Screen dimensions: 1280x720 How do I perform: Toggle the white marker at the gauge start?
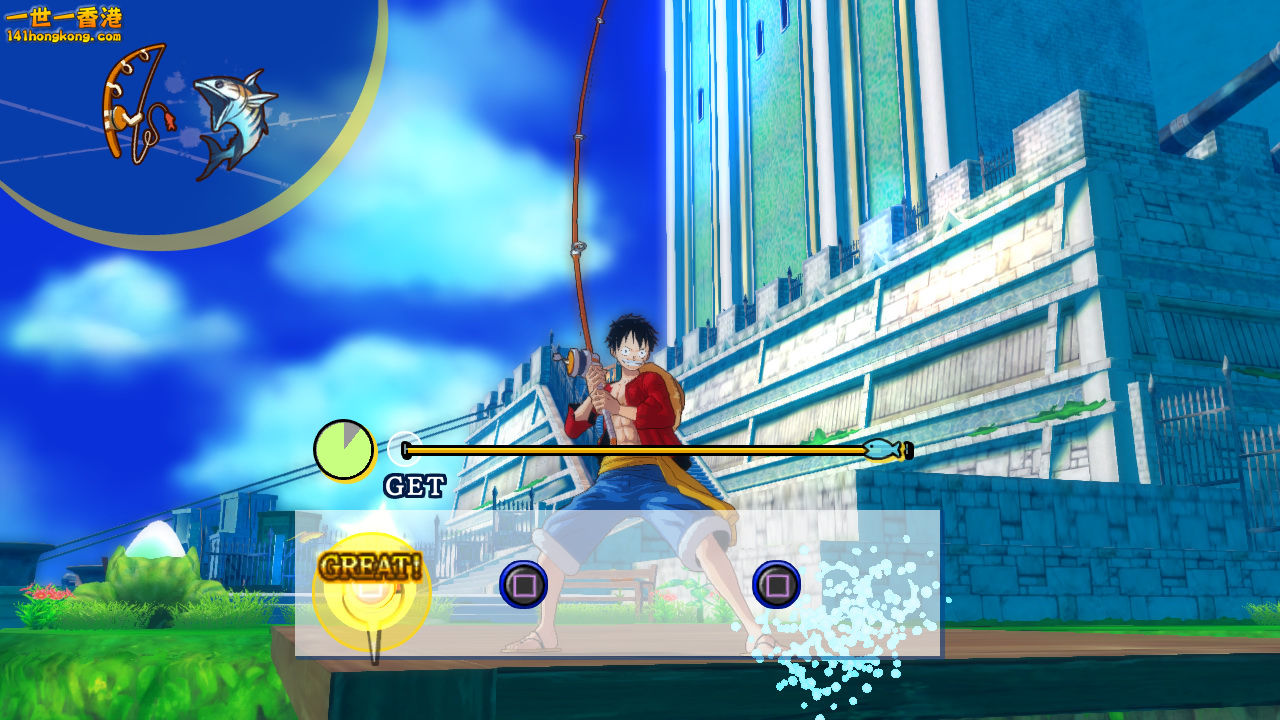[405, 449]
